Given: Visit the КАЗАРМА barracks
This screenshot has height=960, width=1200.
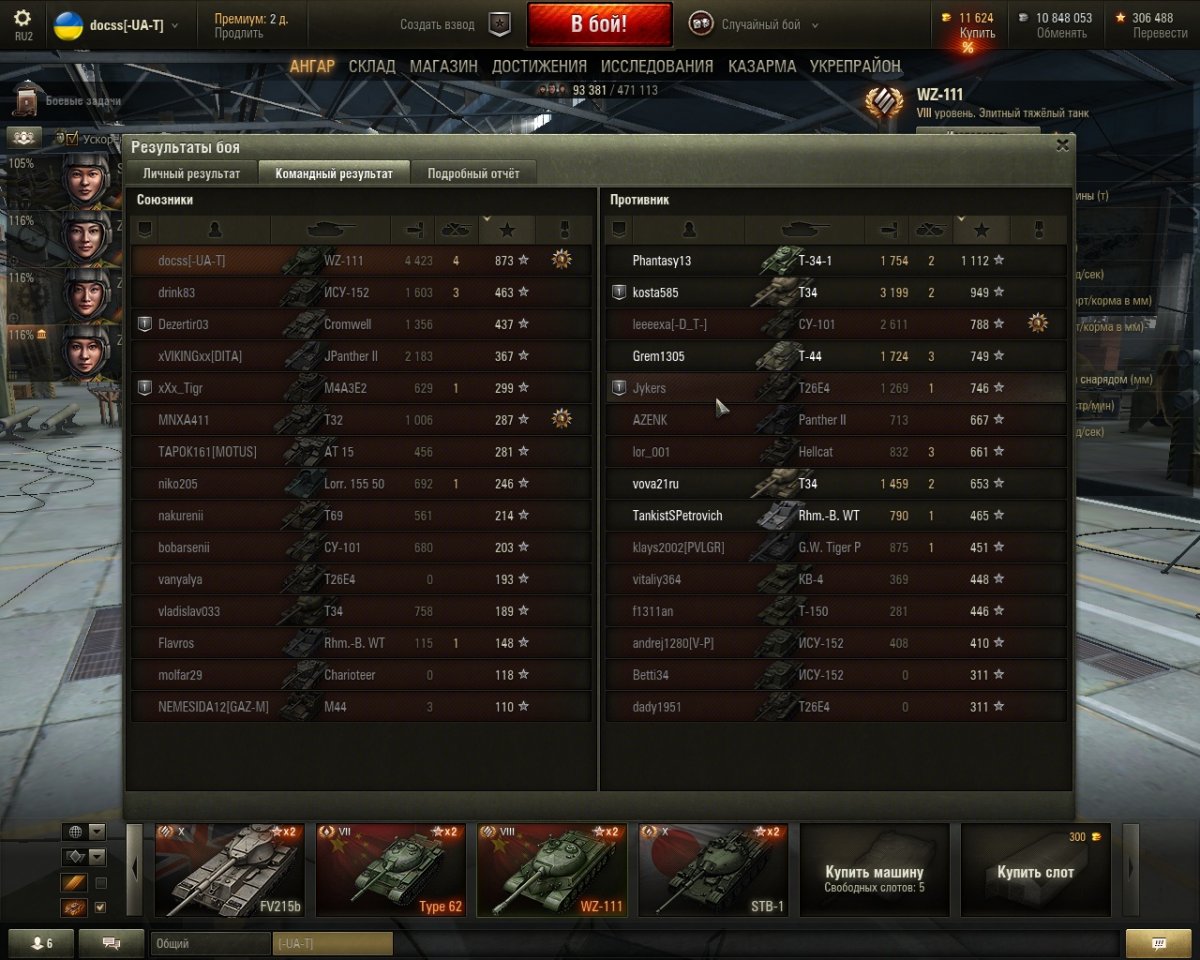Looking at the screenshot, I should pos(762,66).
